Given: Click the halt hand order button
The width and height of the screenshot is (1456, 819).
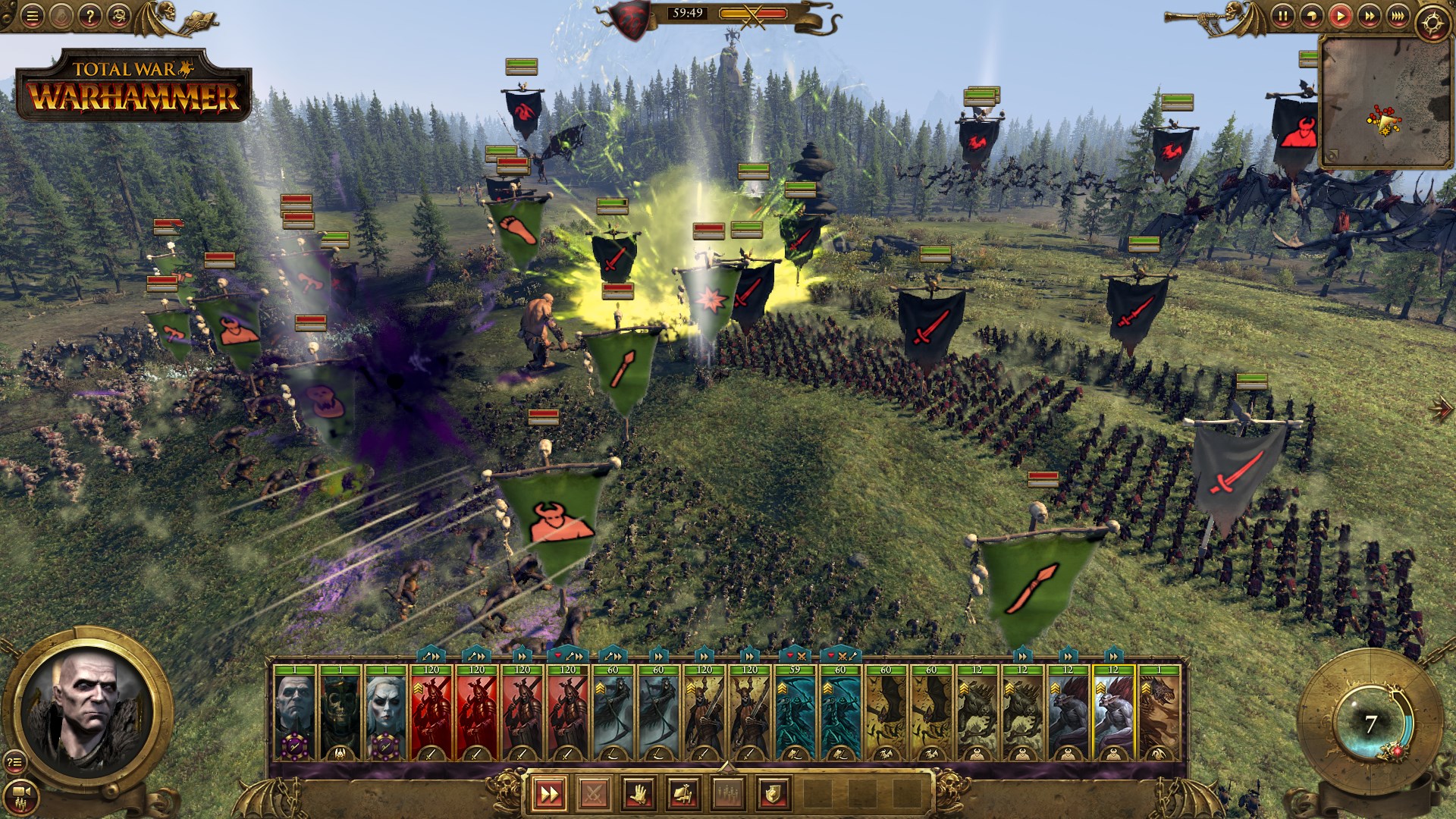Looking at the screenshot, I should 638,794.
